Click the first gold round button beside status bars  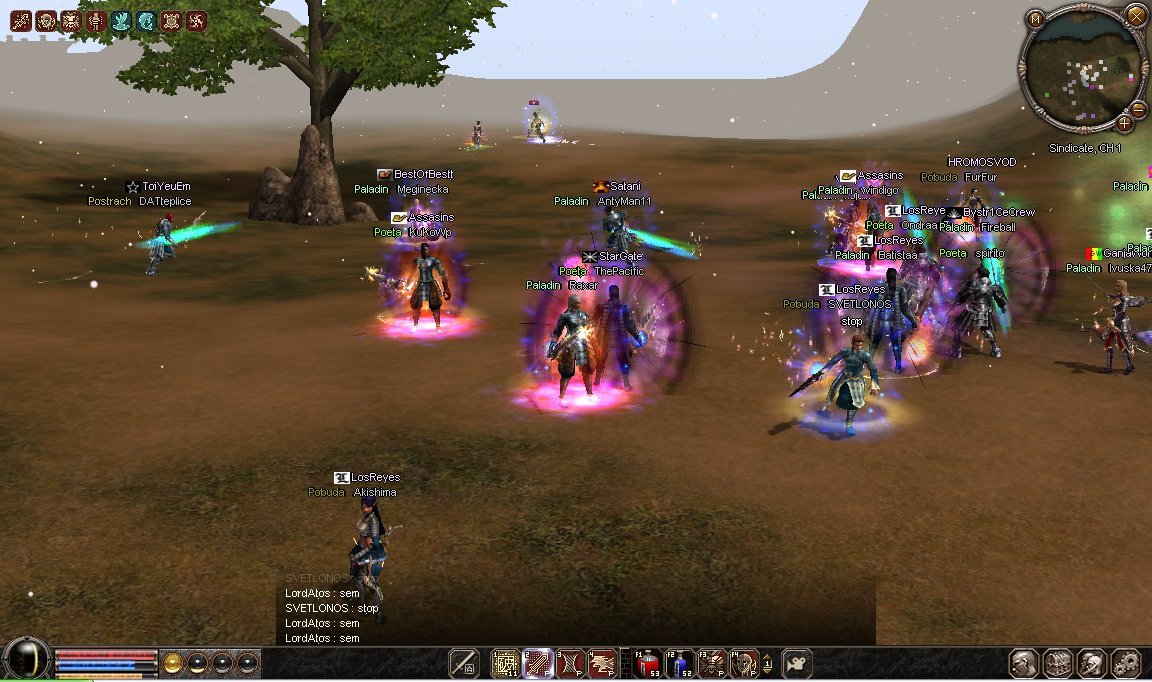pyautogui.click(x=173, y=662)
